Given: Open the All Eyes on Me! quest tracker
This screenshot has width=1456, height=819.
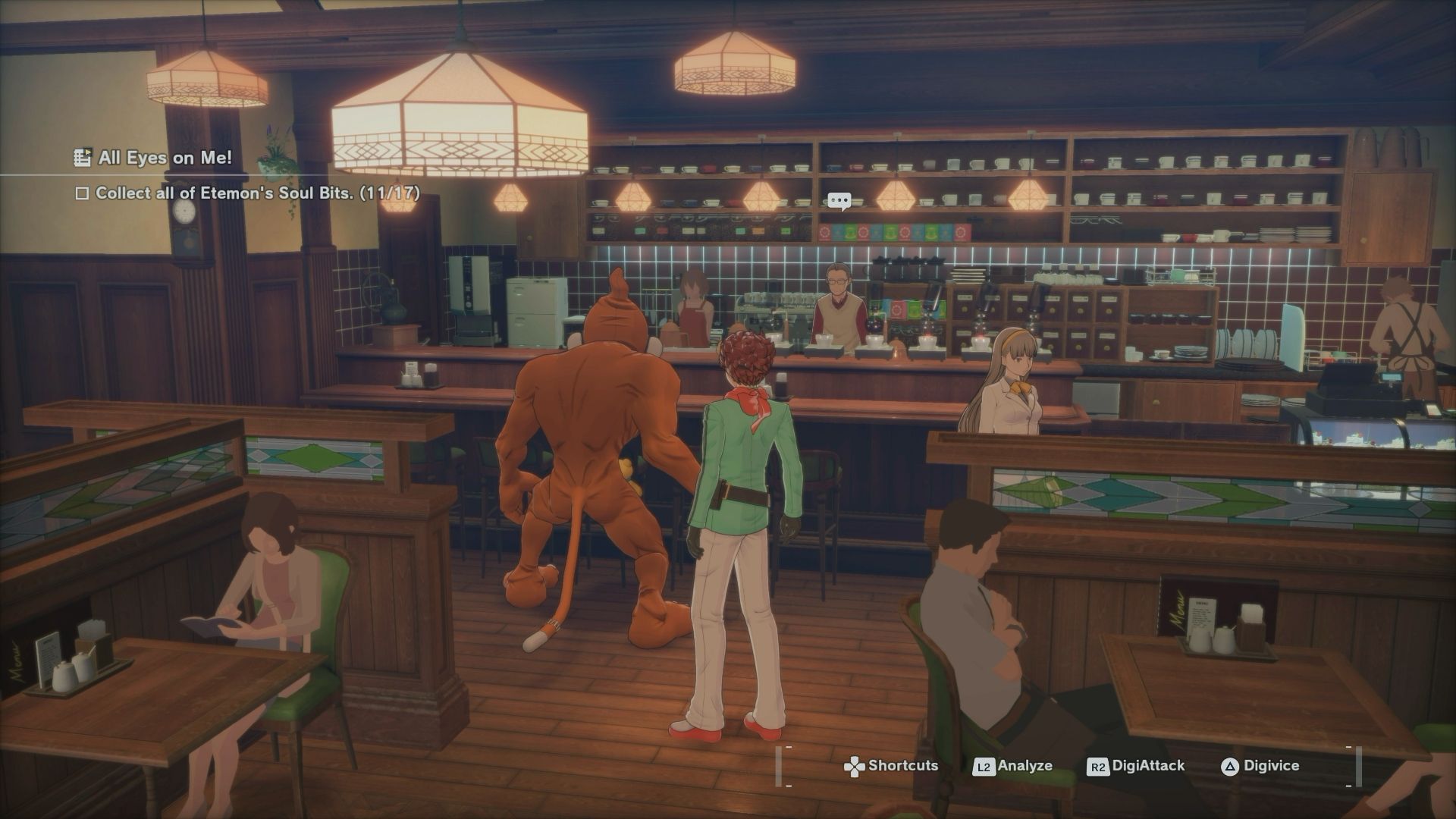Looking at the screenshot, I should (x=154, y=158).
